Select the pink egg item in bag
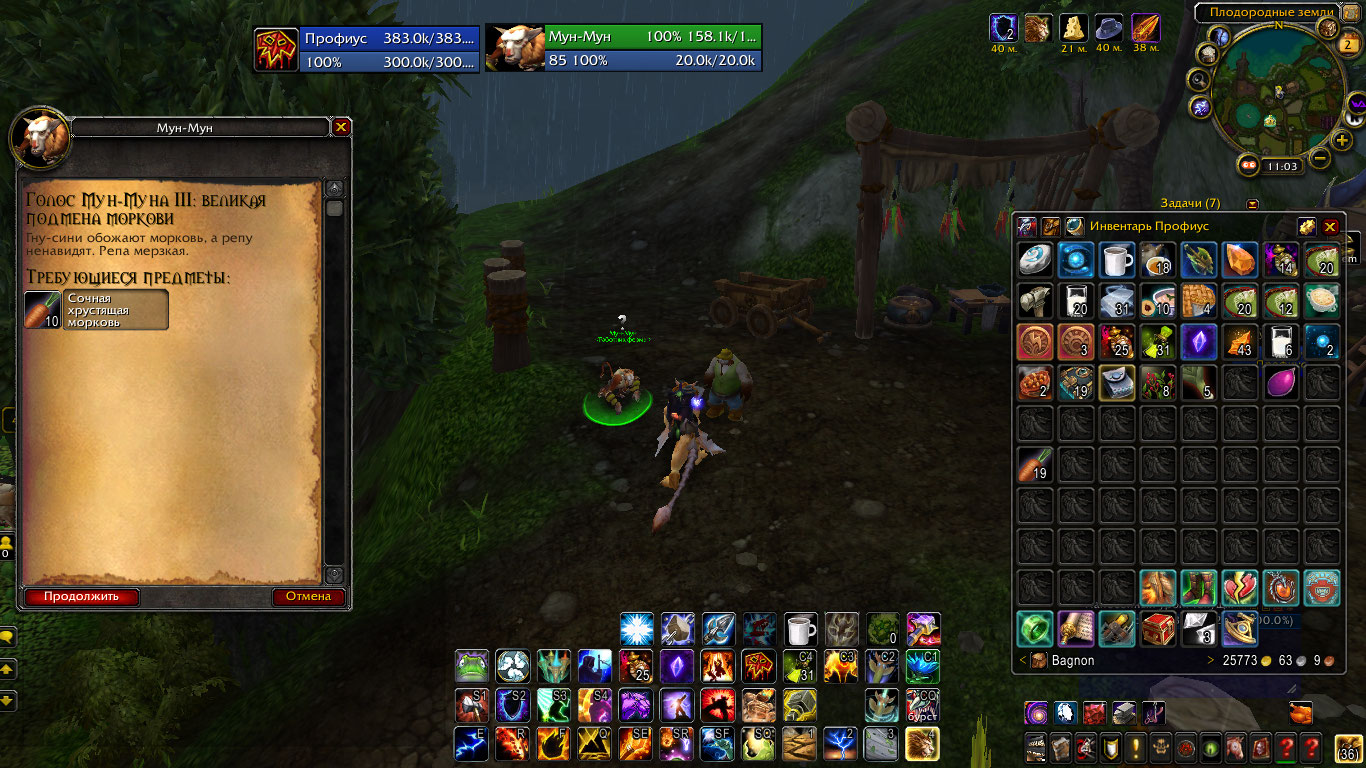The height and width of the screenshot is (768, 1366). (x=1280, y=382)
